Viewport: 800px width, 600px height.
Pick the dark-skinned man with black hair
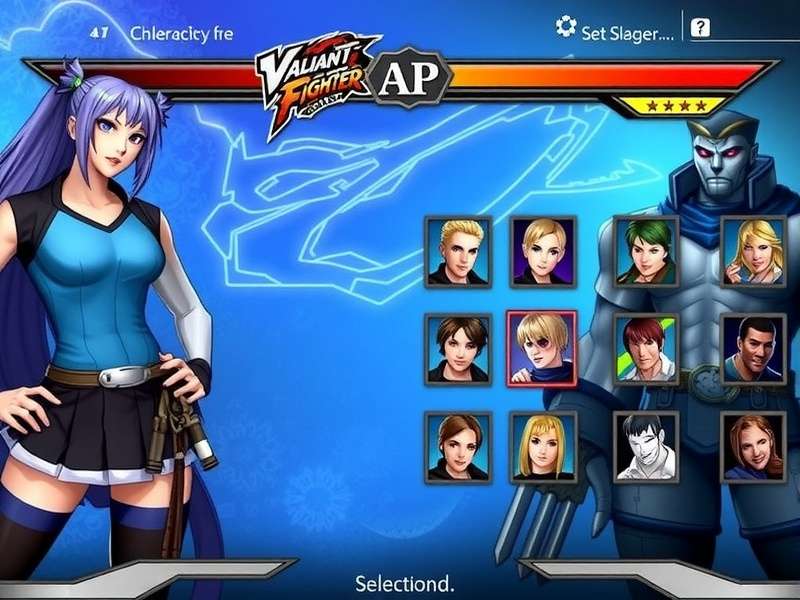pyautogui.click(x=753, y=349)
